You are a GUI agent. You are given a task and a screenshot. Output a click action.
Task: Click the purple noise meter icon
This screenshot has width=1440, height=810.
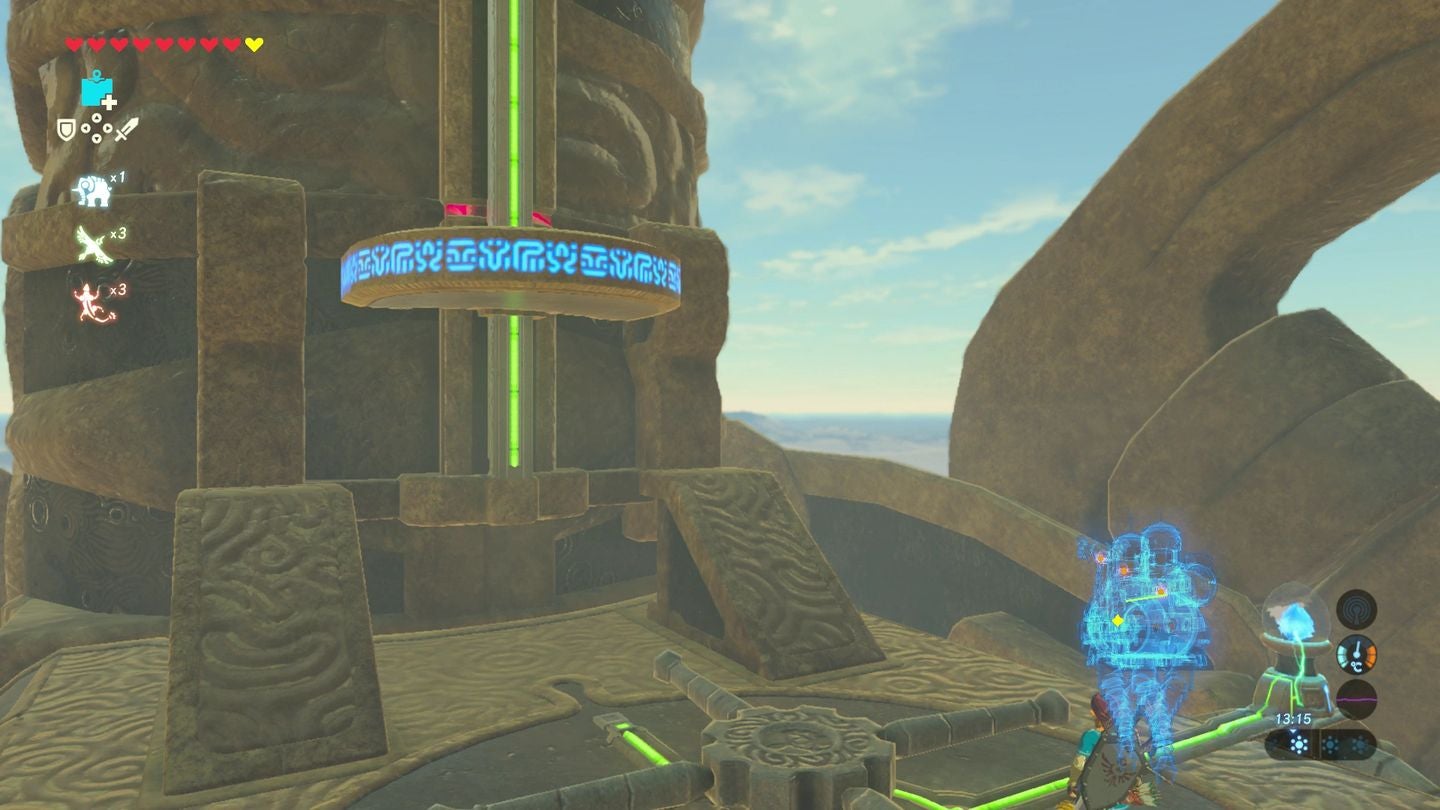1357,698
